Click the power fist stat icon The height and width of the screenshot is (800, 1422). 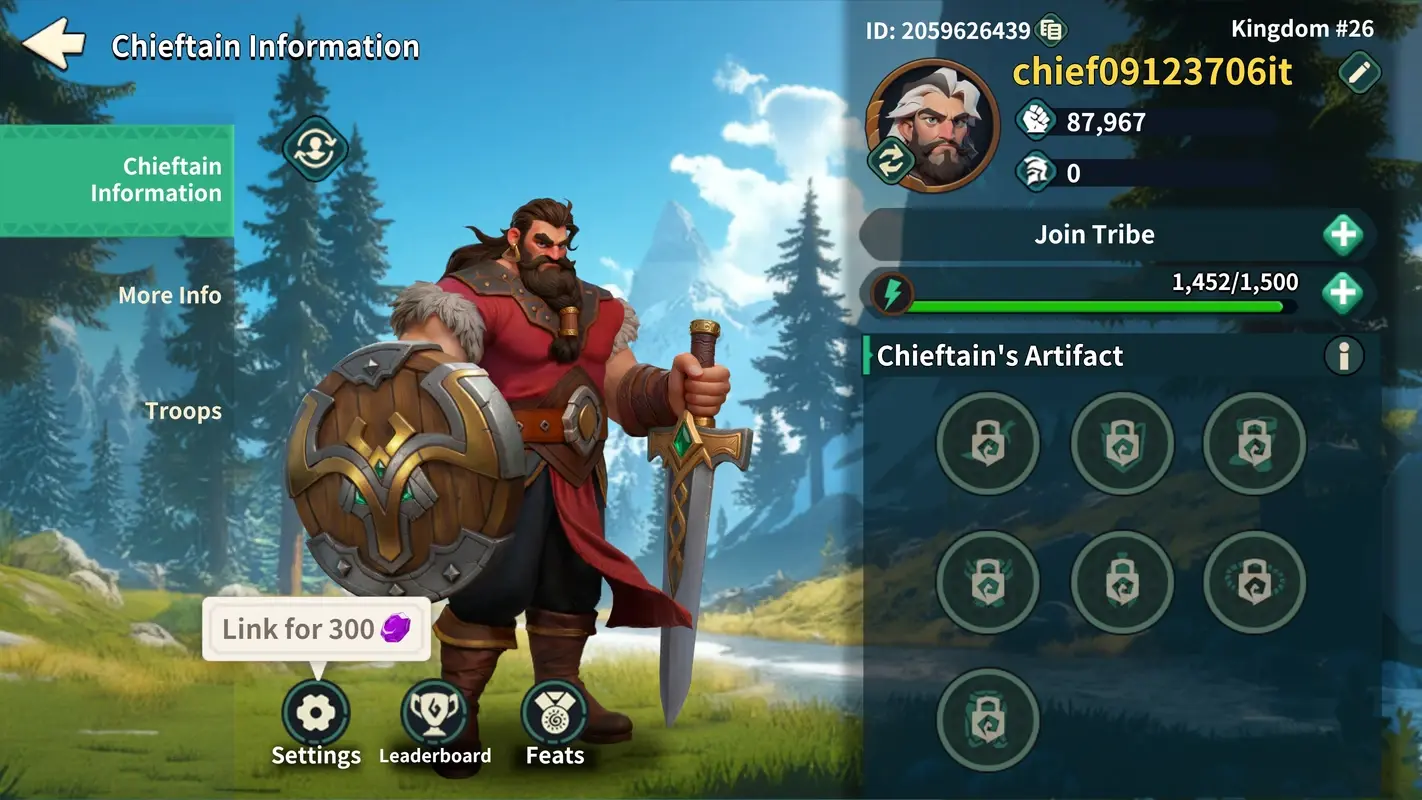tap(1036, 119)
